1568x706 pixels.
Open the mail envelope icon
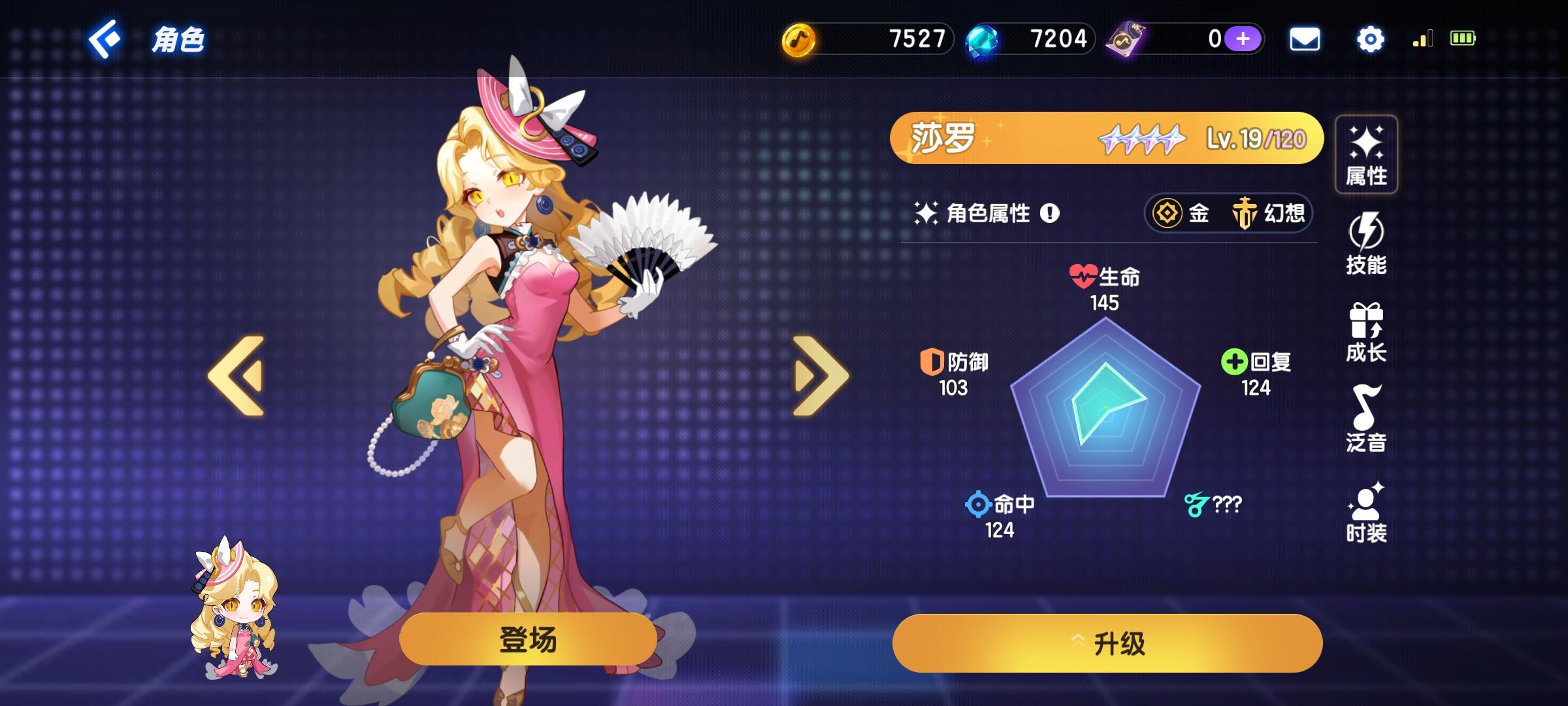click(x=1304, y=39)
